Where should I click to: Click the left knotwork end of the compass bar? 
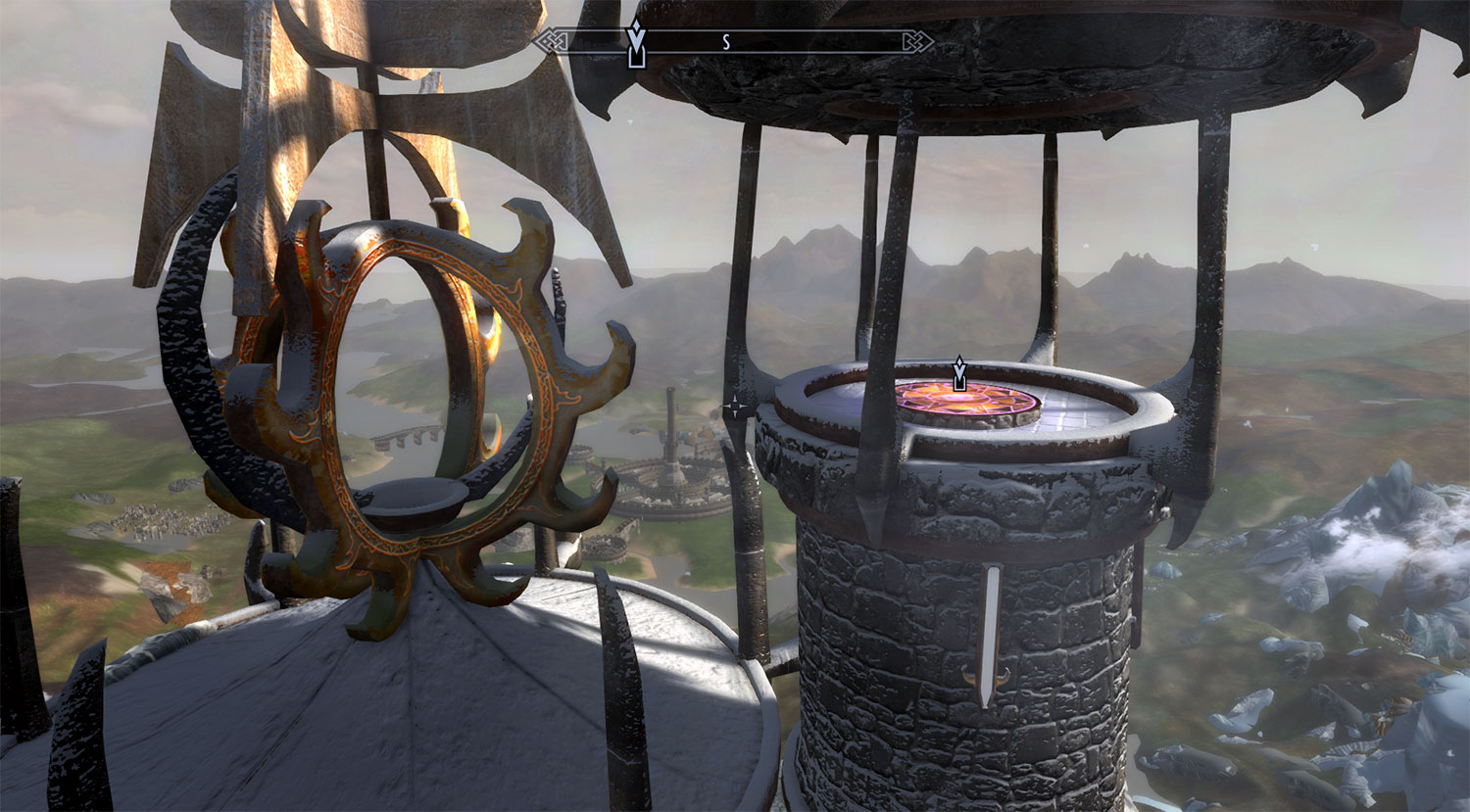click(x=550, y=41)
